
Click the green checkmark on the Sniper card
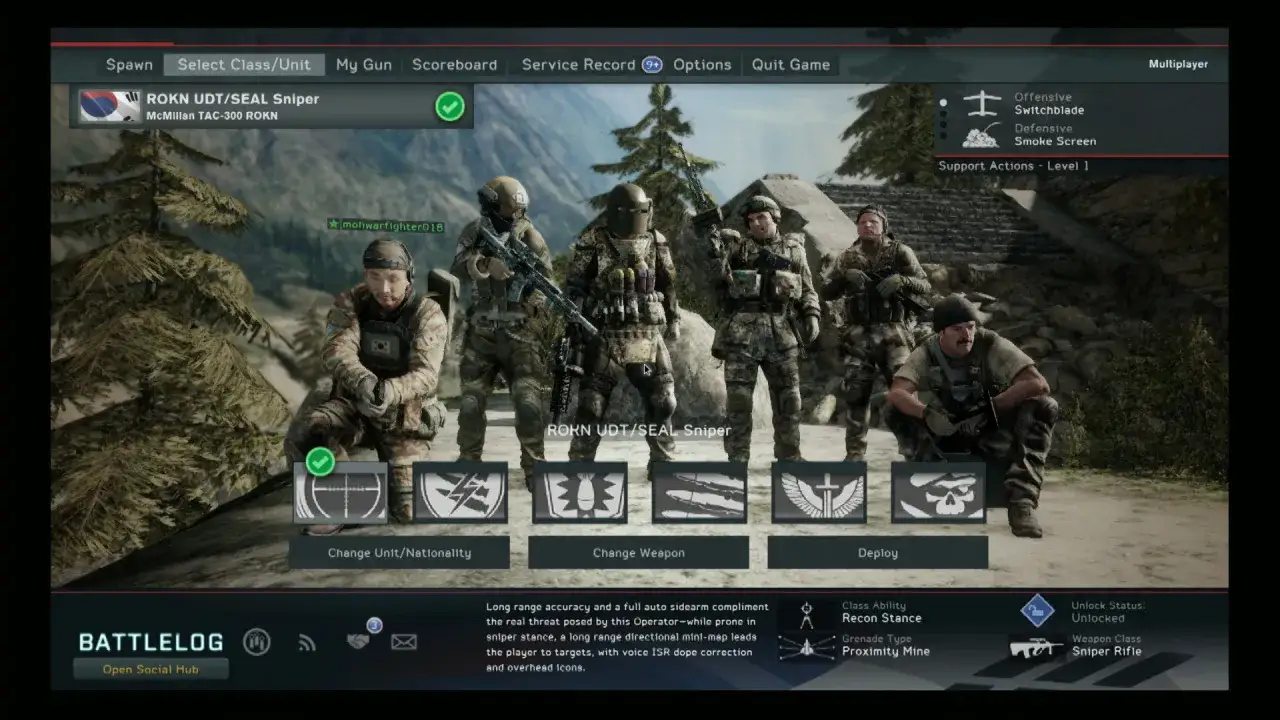pos(449,107)
